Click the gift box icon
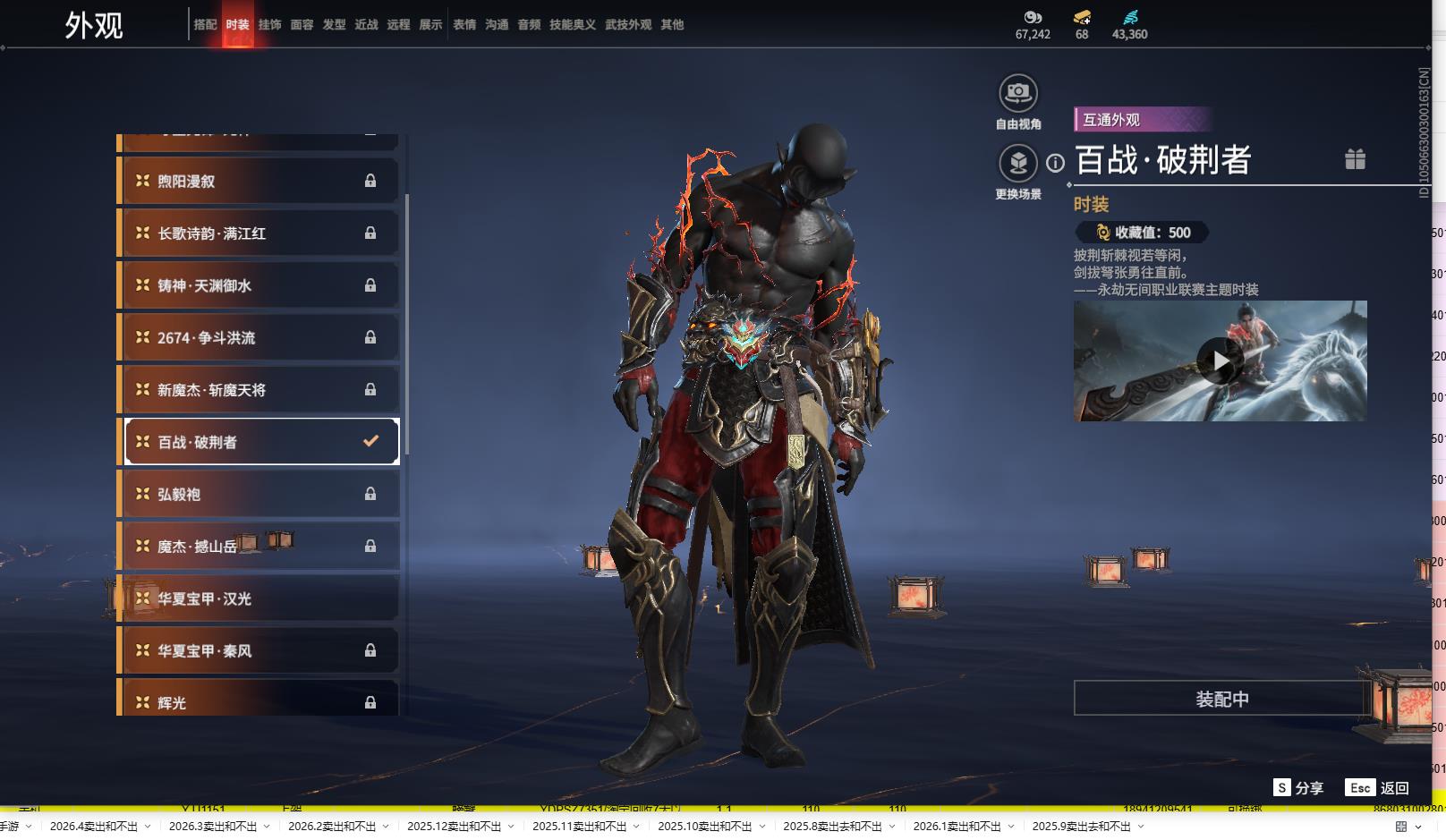1446x840 pixels. 1355,159
